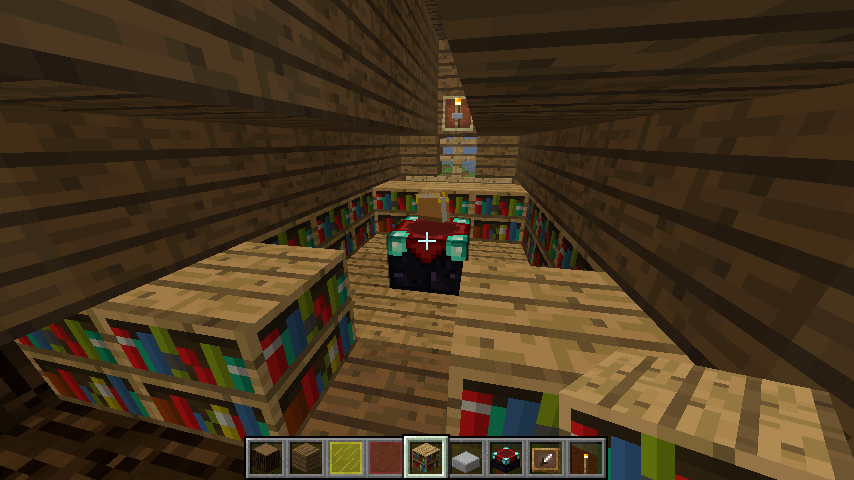This screenshot has width=854, height=480.
Task: Select the enchanting table hotbar slot
Action: click(506, 458)
